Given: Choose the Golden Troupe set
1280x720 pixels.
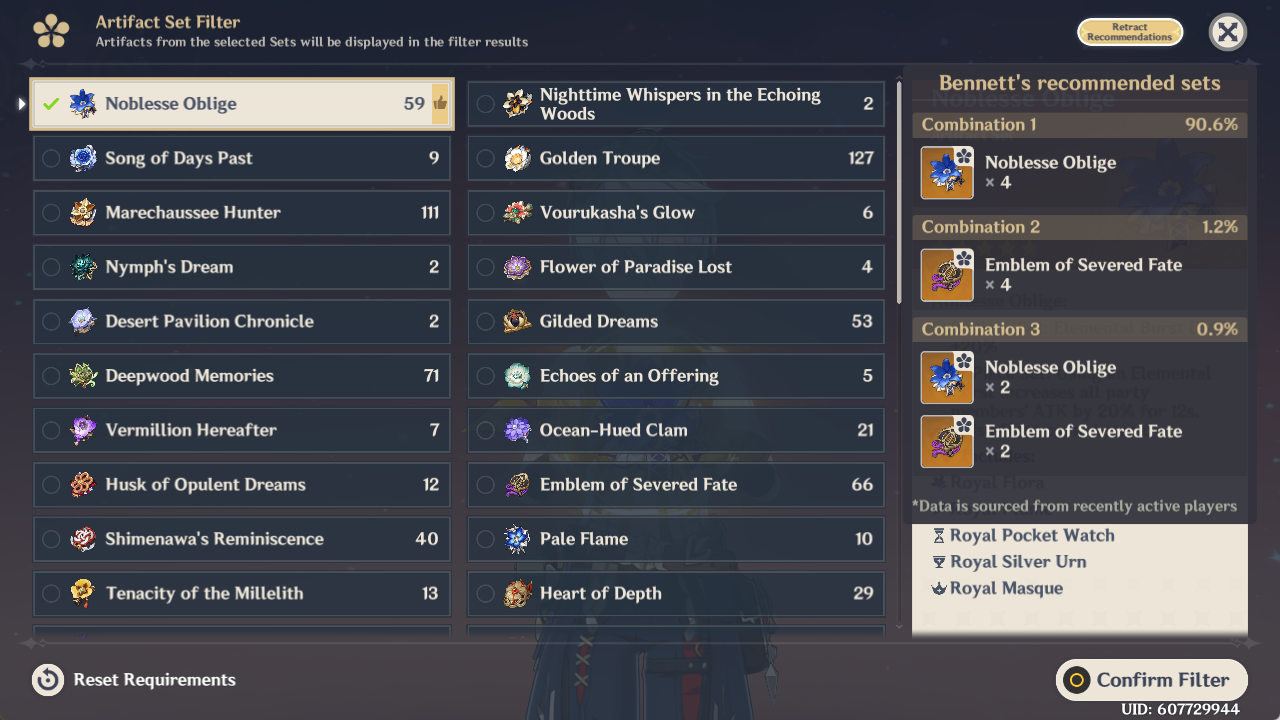Looking at the screenshot, I should pyautogui.click(x=676, y=158).
